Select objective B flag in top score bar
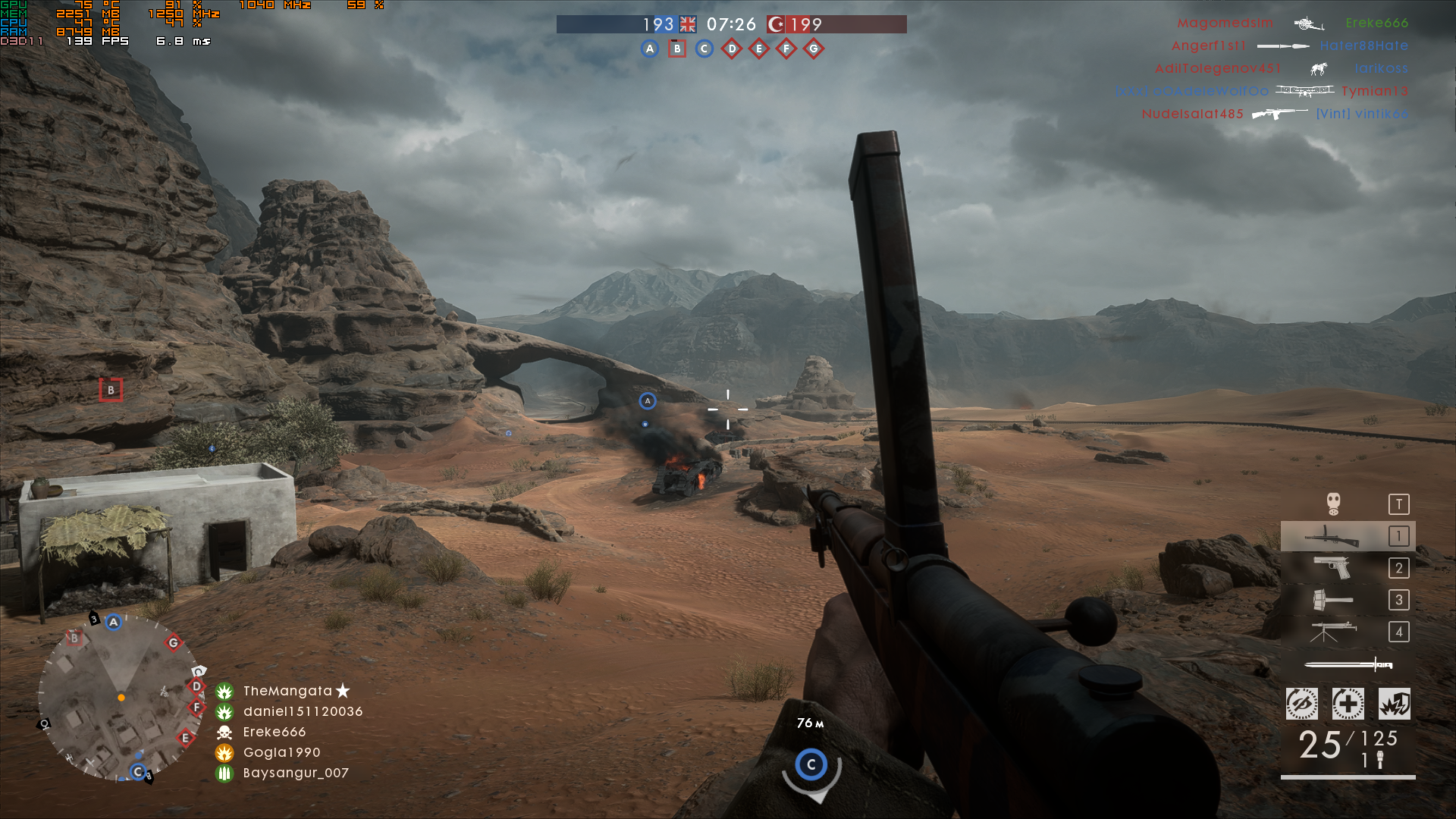Image resolution: width=1456 pixels, height=819 pixels. coord(677,49)
